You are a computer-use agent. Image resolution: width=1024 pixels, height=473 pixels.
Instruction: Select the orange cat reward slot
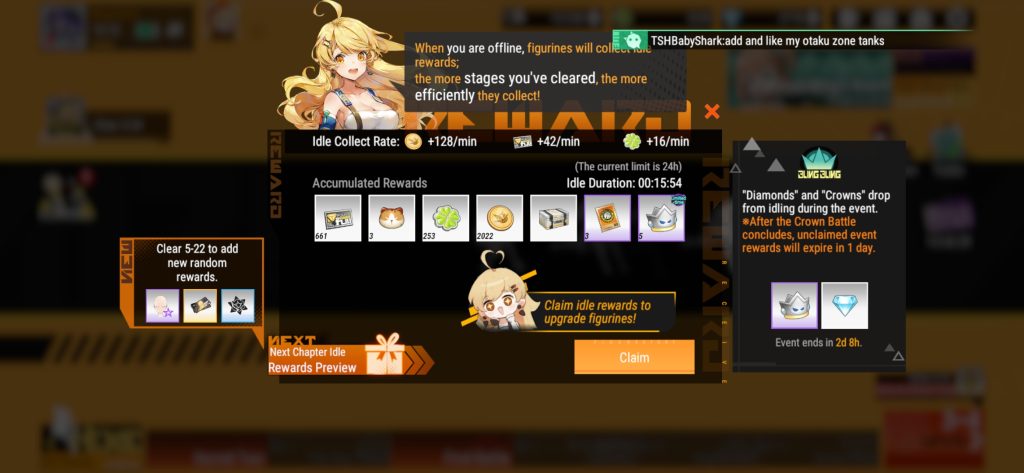pyautogui.click(x=391, y=218)
